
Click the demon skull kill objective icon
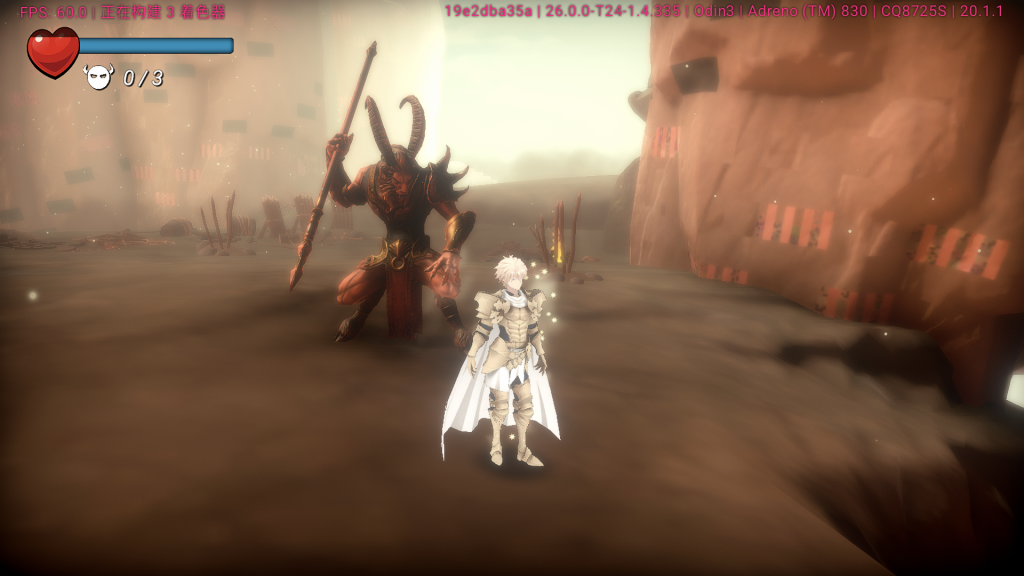tap(99, 77)
